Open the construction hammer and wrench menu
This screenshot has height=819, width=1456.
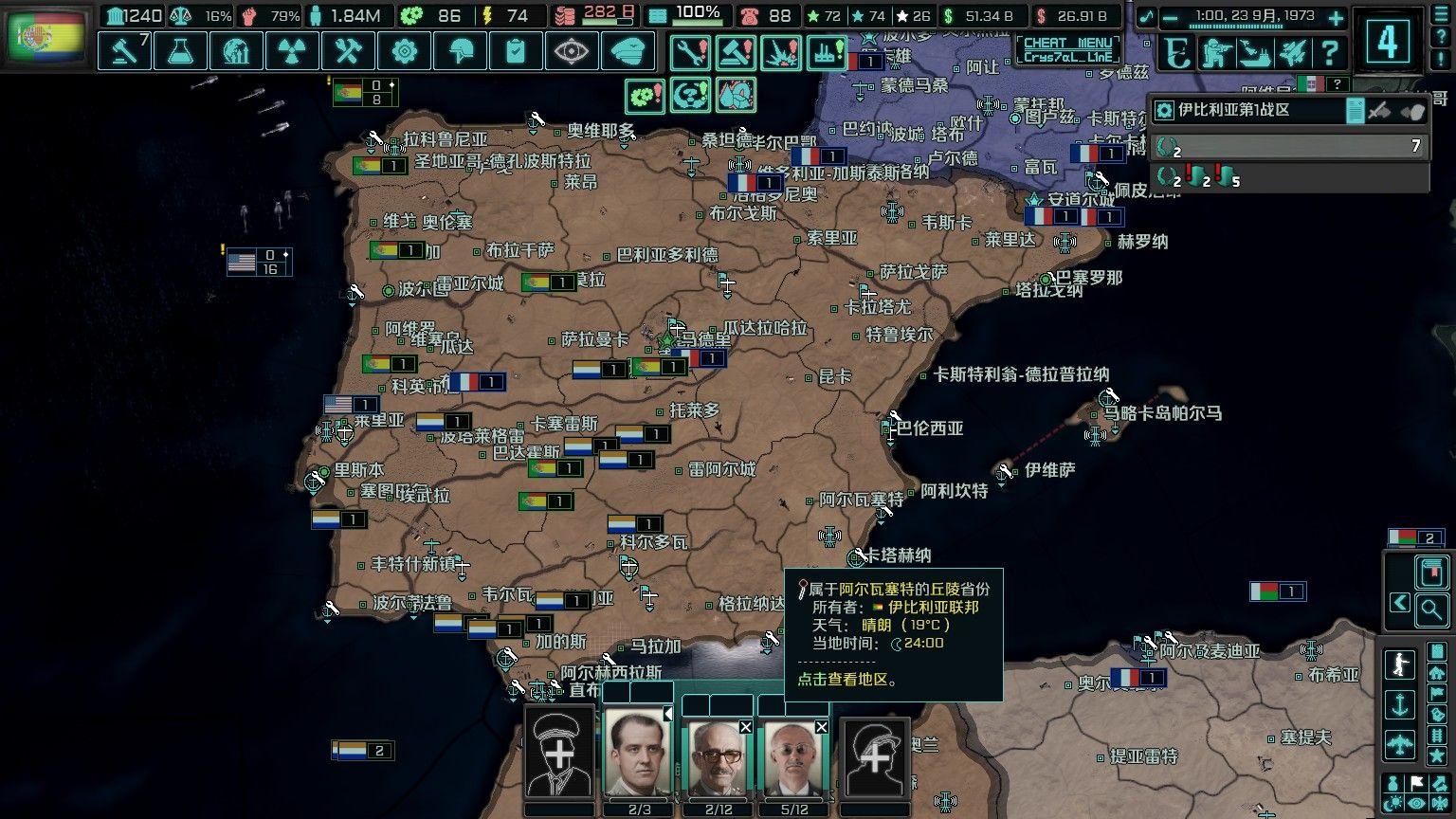(348, 50)
